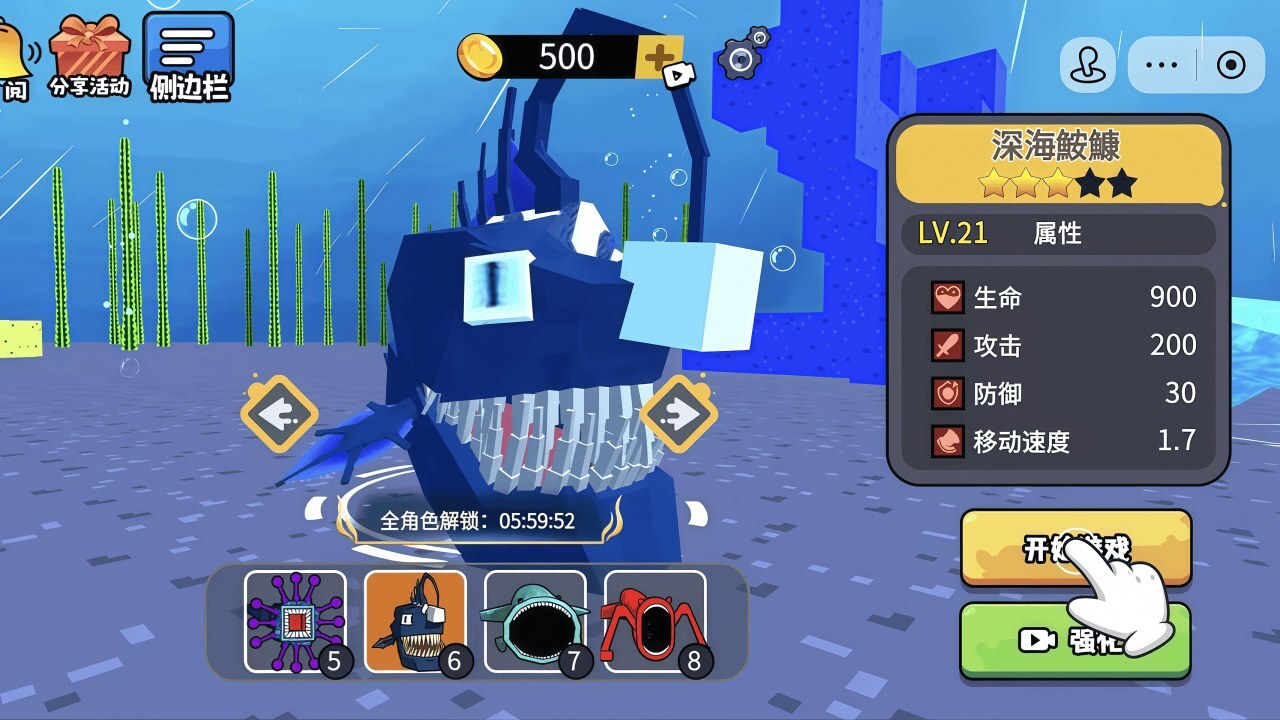Viewport: 1280px width, 720px height.
Task: Switch to previous character with left arrow
Action: [x=279, y=413]
